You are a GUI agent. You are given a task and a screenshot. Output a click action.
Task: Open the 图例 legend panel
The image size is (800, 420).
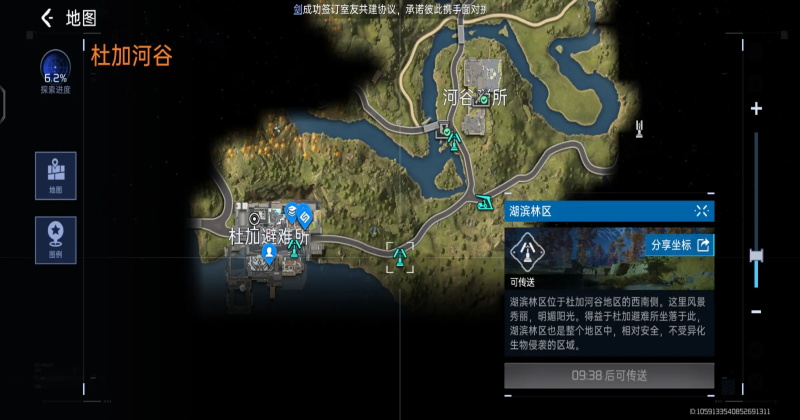pyautogui.click(x=55, y=239)
